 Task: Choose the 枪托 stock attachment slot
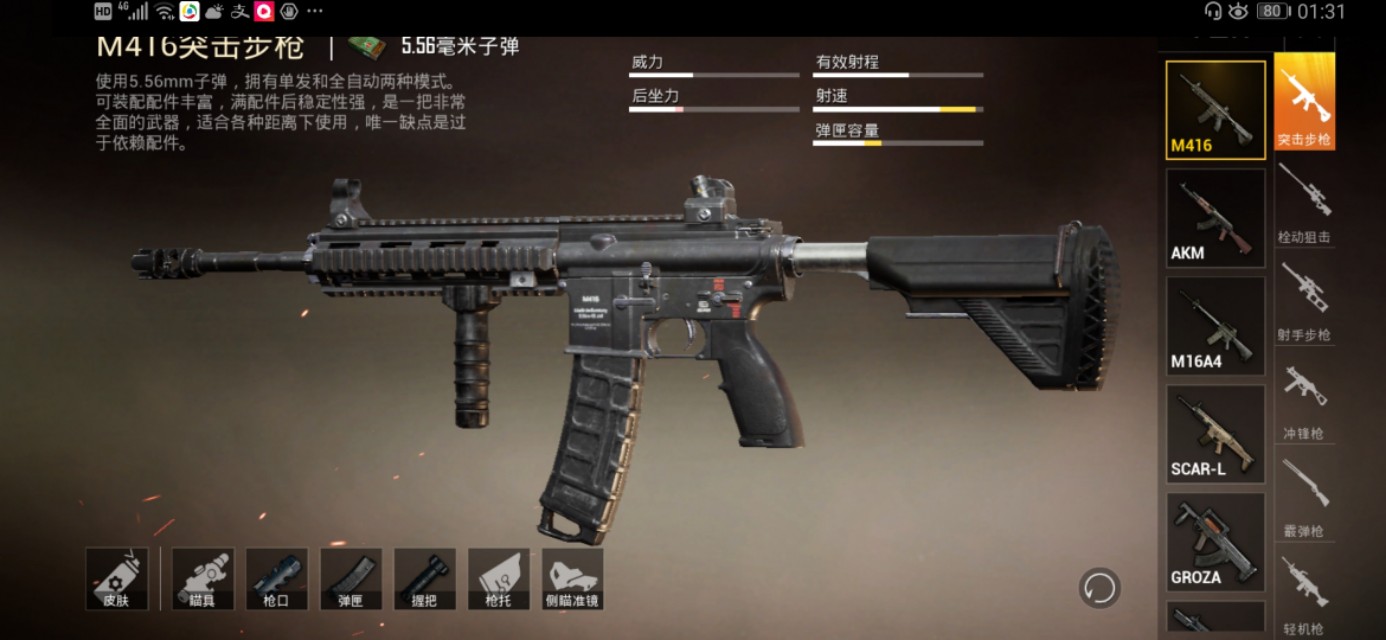pyautogui.click(x=498, y=579)
